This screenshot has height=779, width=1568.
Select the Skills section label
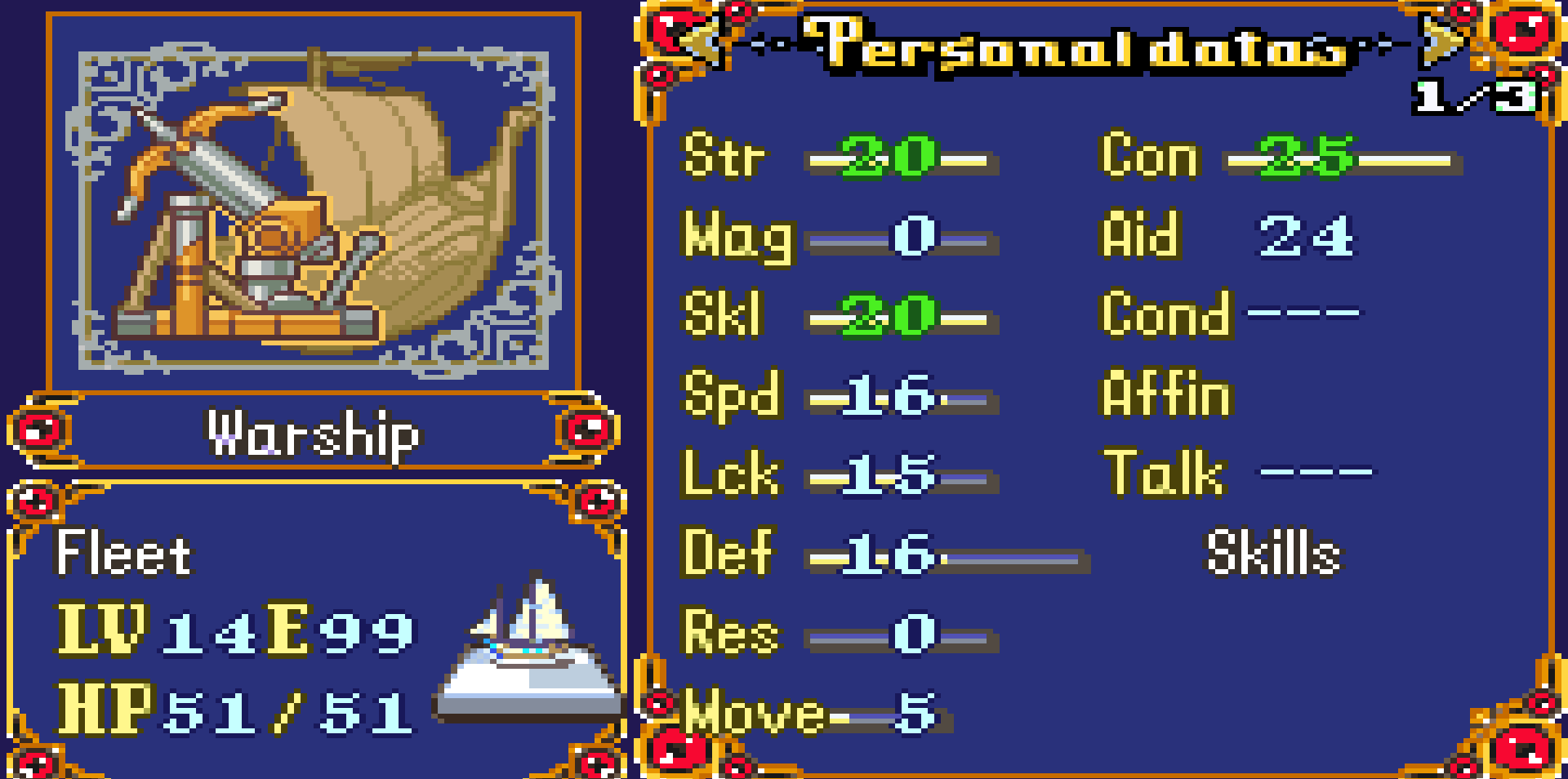pyautogui.click(x=1273, y=554)
